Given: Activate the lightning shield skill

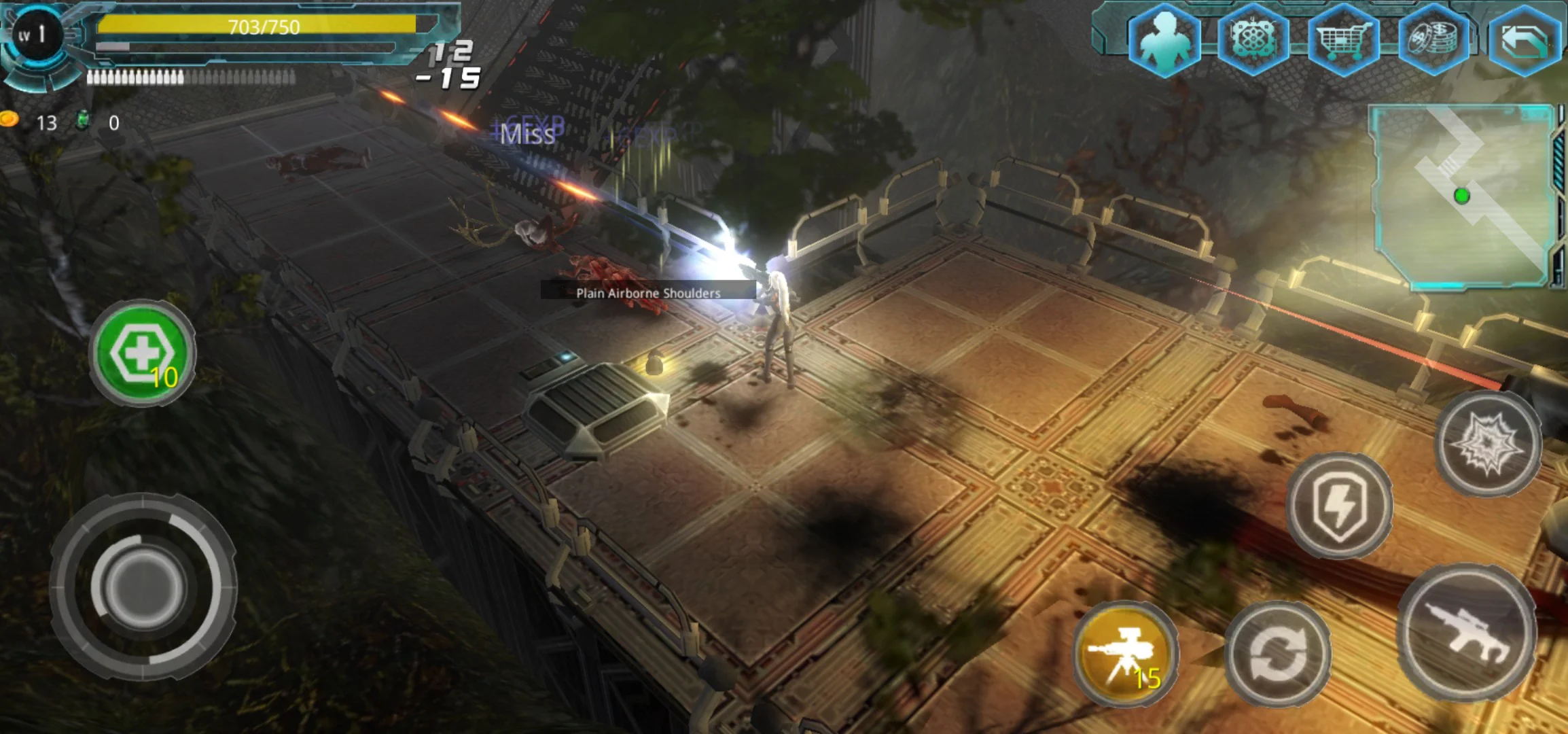Looking at the screenshot, I should coord(1338,506).
